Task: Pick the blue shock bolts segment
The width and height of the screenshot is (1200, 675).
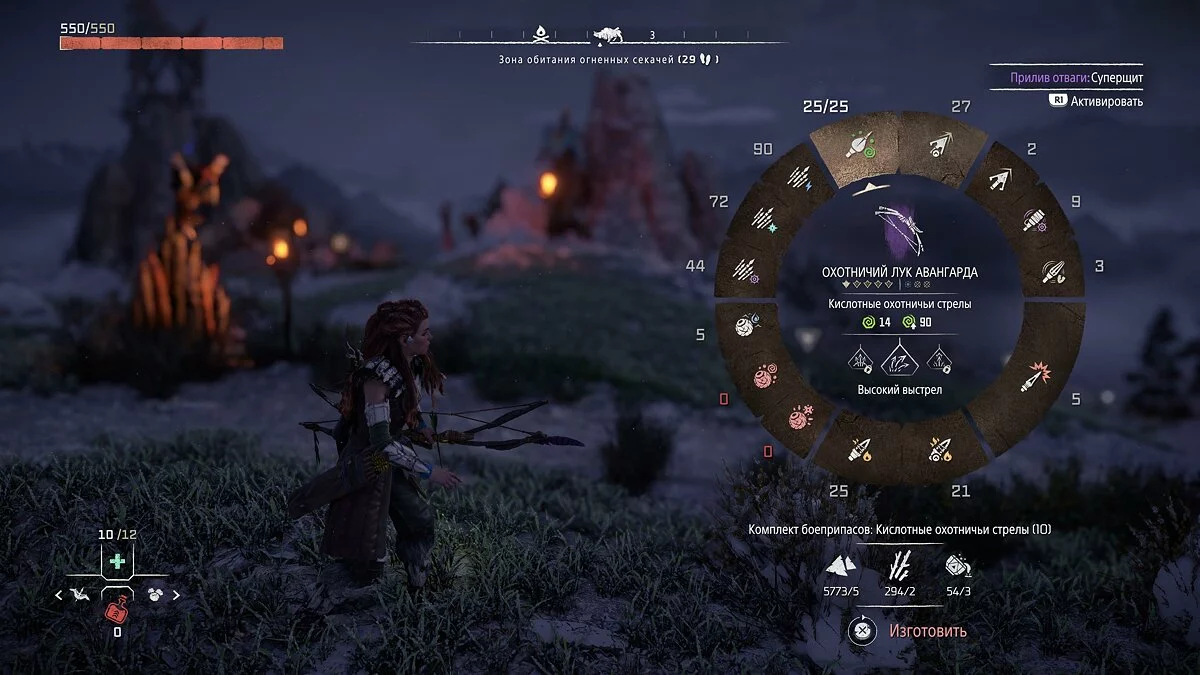Action: (798, 179)
